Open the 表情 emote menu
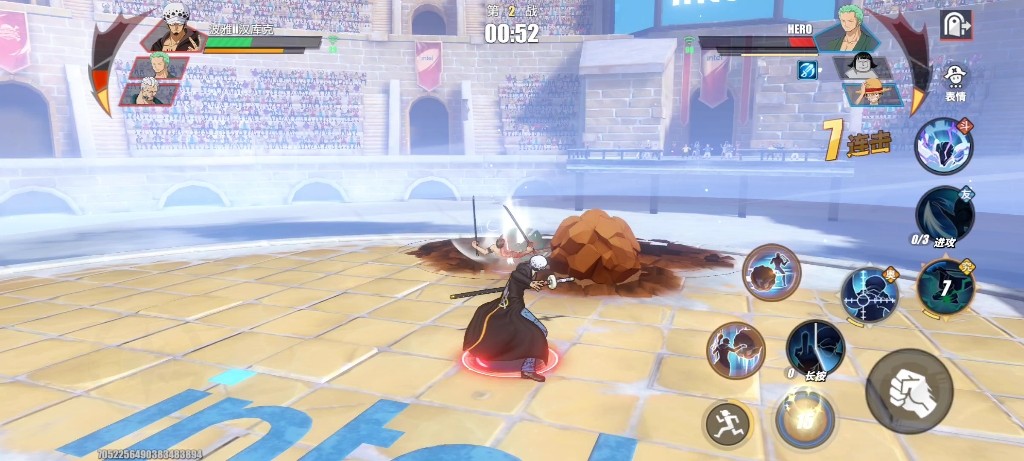 (x=955, y=78)
